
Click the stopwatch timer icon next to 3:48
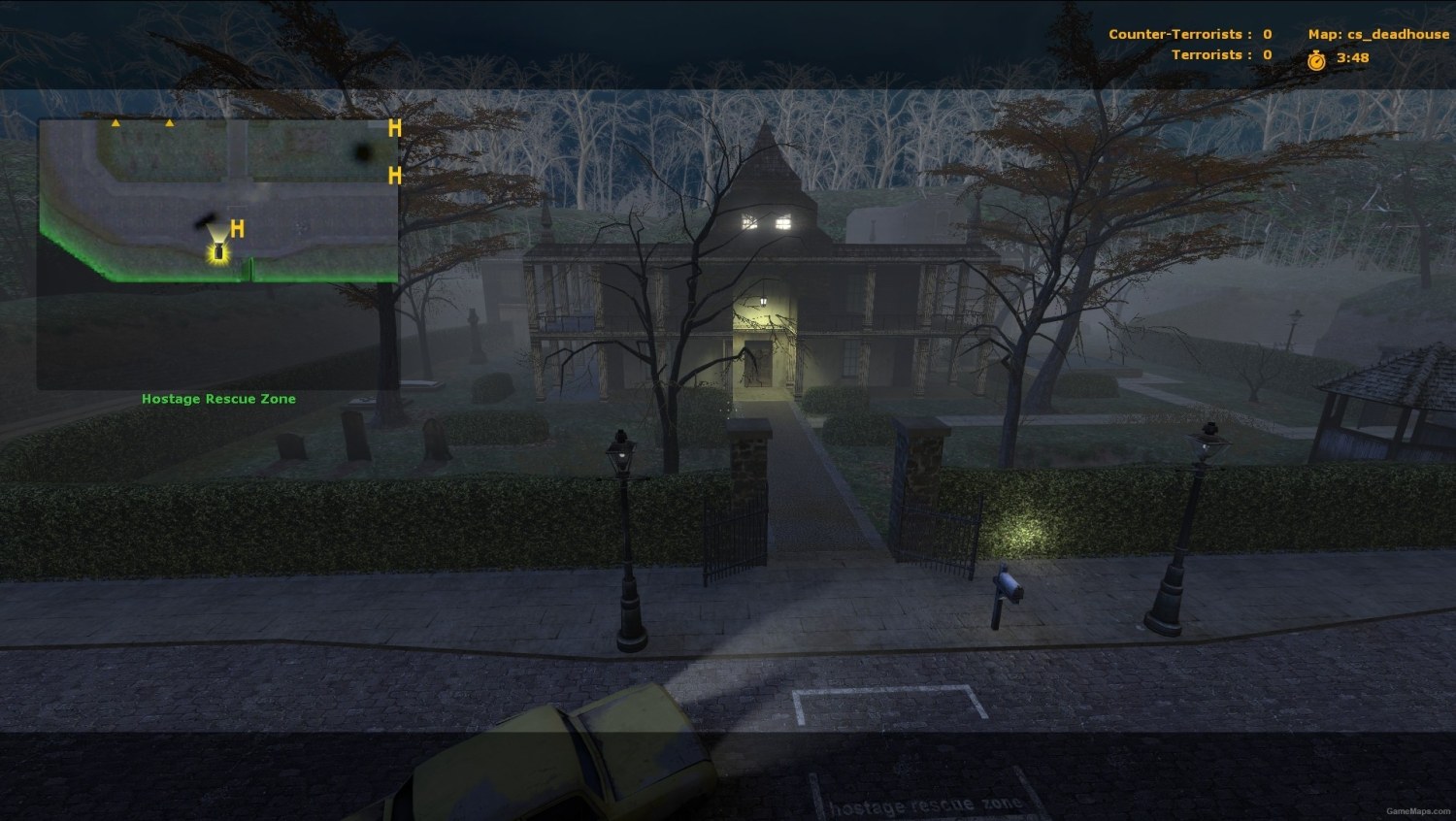click(x=1316, y=58)
